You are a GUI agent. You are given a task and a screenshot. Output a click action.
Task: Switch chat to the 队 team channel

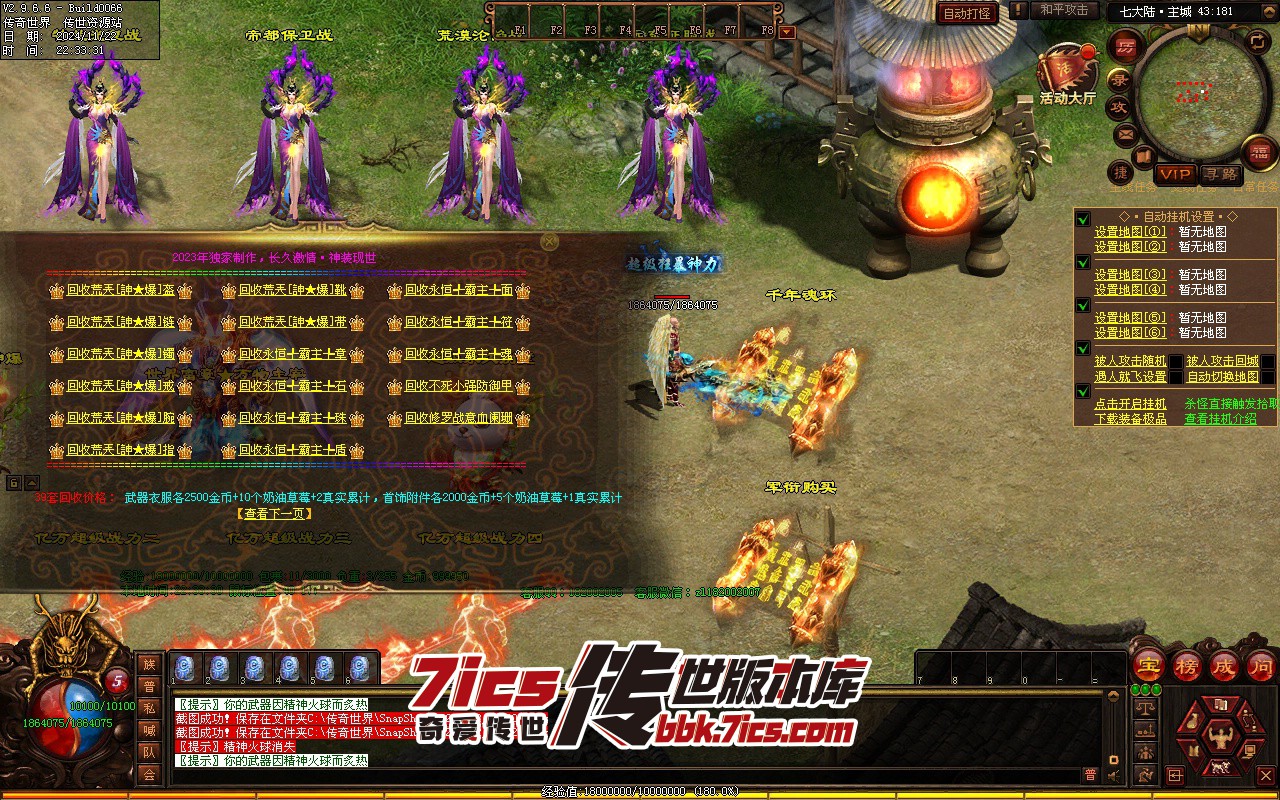click(x=149, y=752)
